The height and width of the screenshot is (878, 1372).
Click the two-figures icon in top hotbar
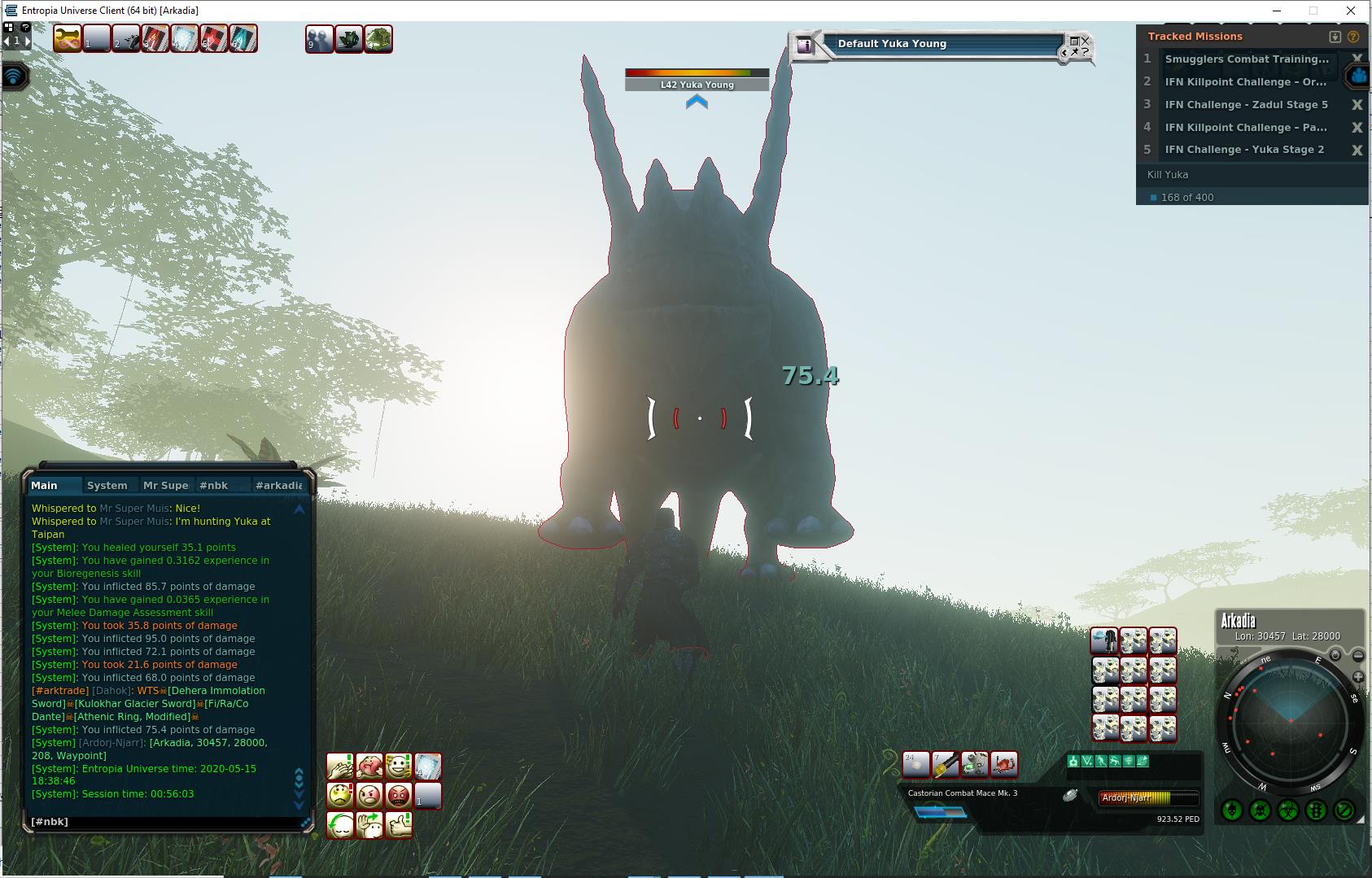pos(319,39)
